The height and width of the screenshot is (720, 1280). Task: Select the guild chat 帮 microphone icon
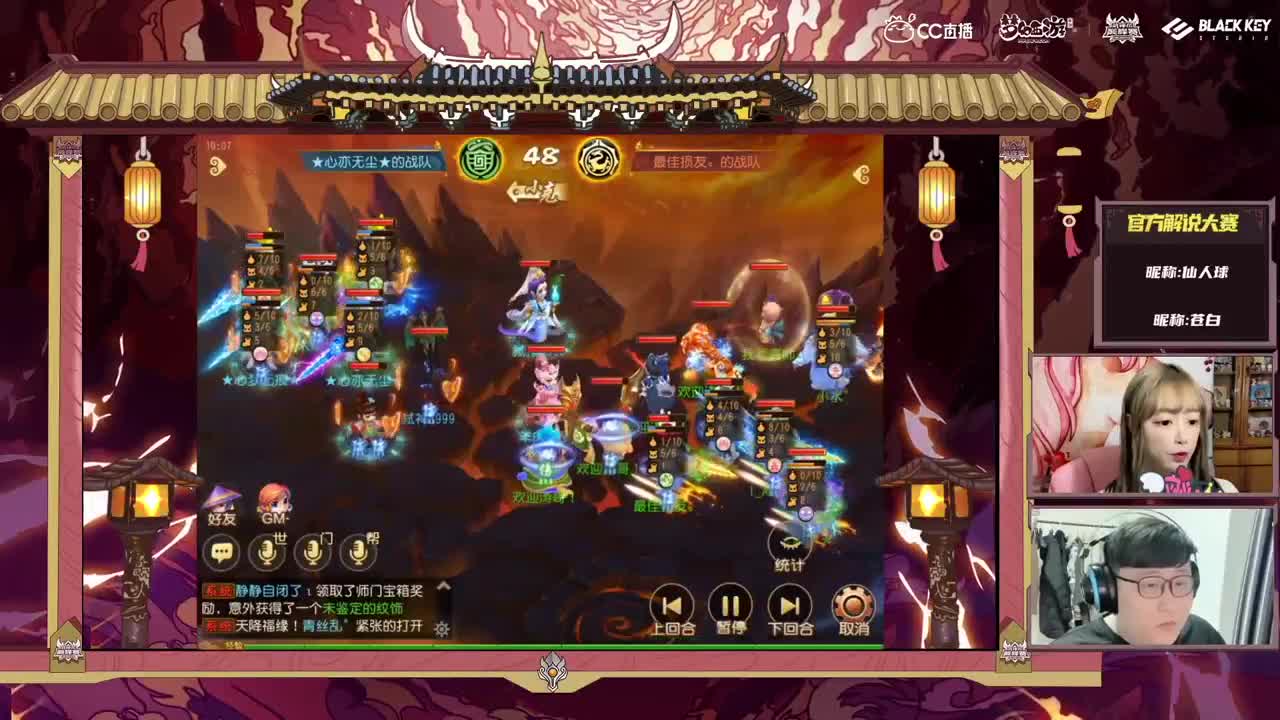coord(358,552)
